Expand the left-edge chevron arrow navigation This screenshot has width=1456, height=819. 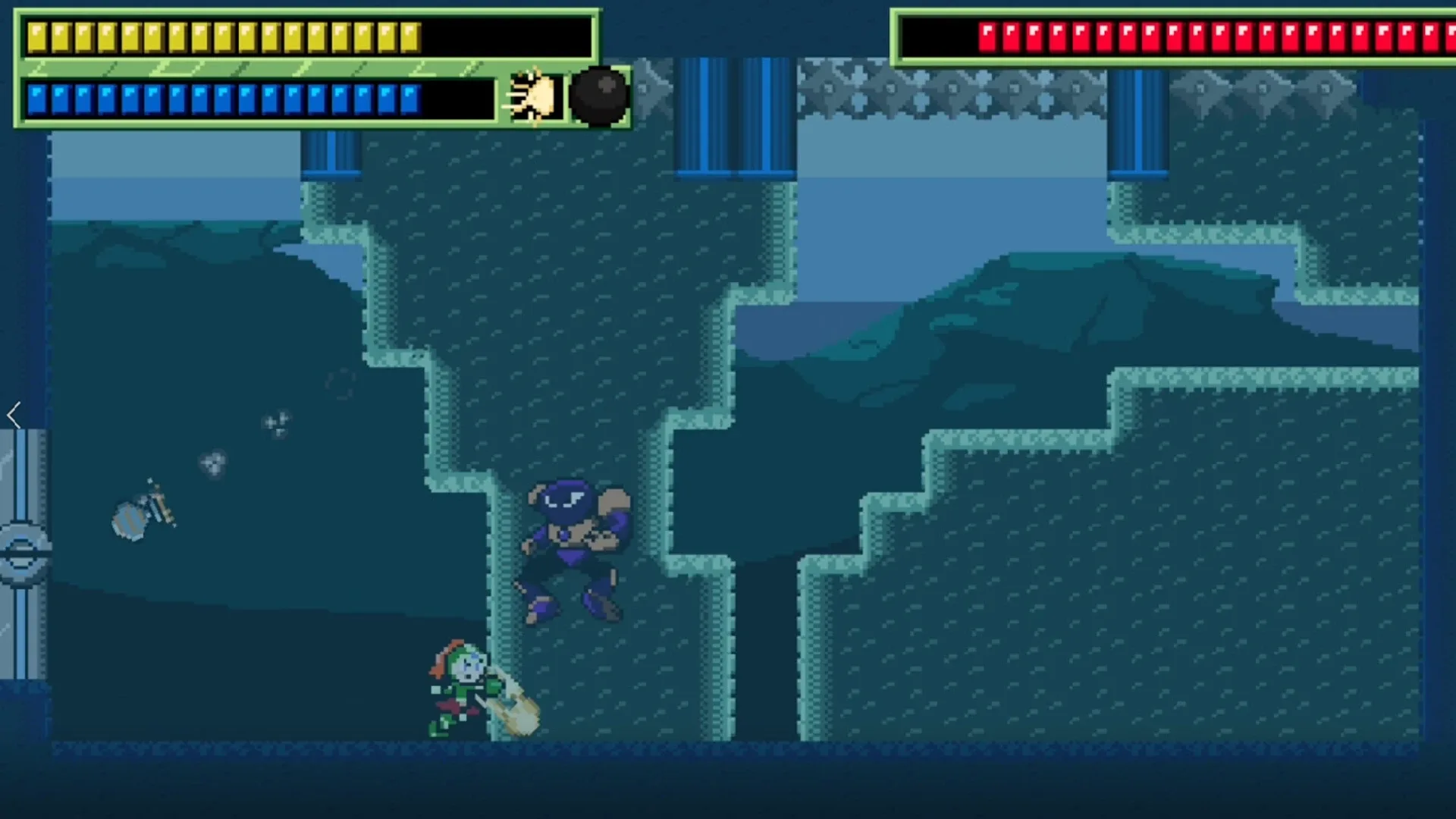[14, 415]
